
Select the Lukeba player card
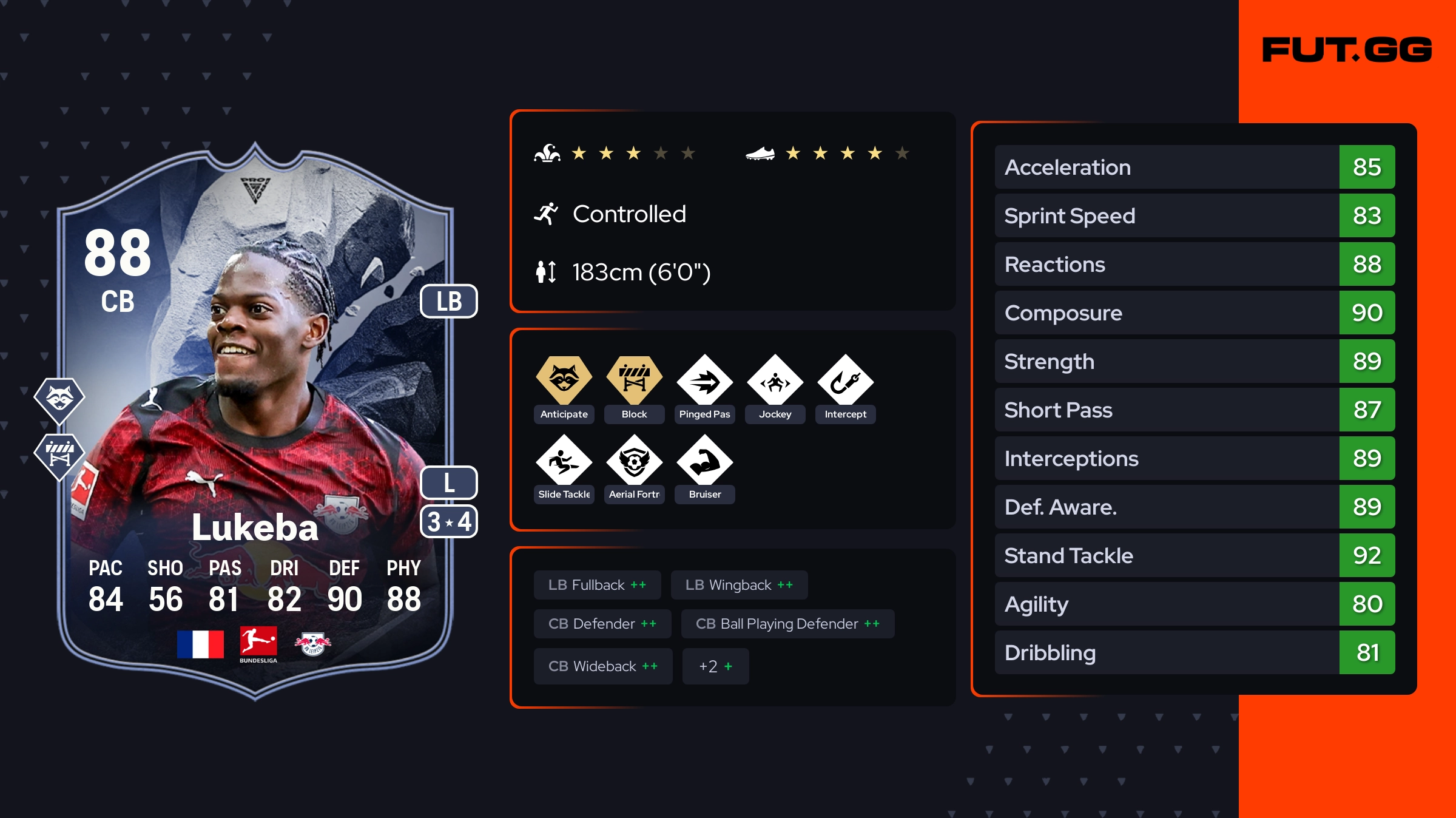tap(255, 425)
